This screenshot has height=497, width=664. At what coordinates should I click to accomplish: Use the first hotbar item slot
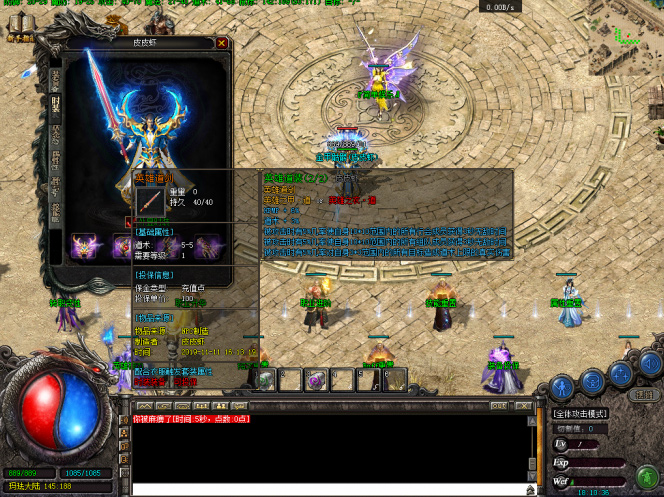[267, 379]
